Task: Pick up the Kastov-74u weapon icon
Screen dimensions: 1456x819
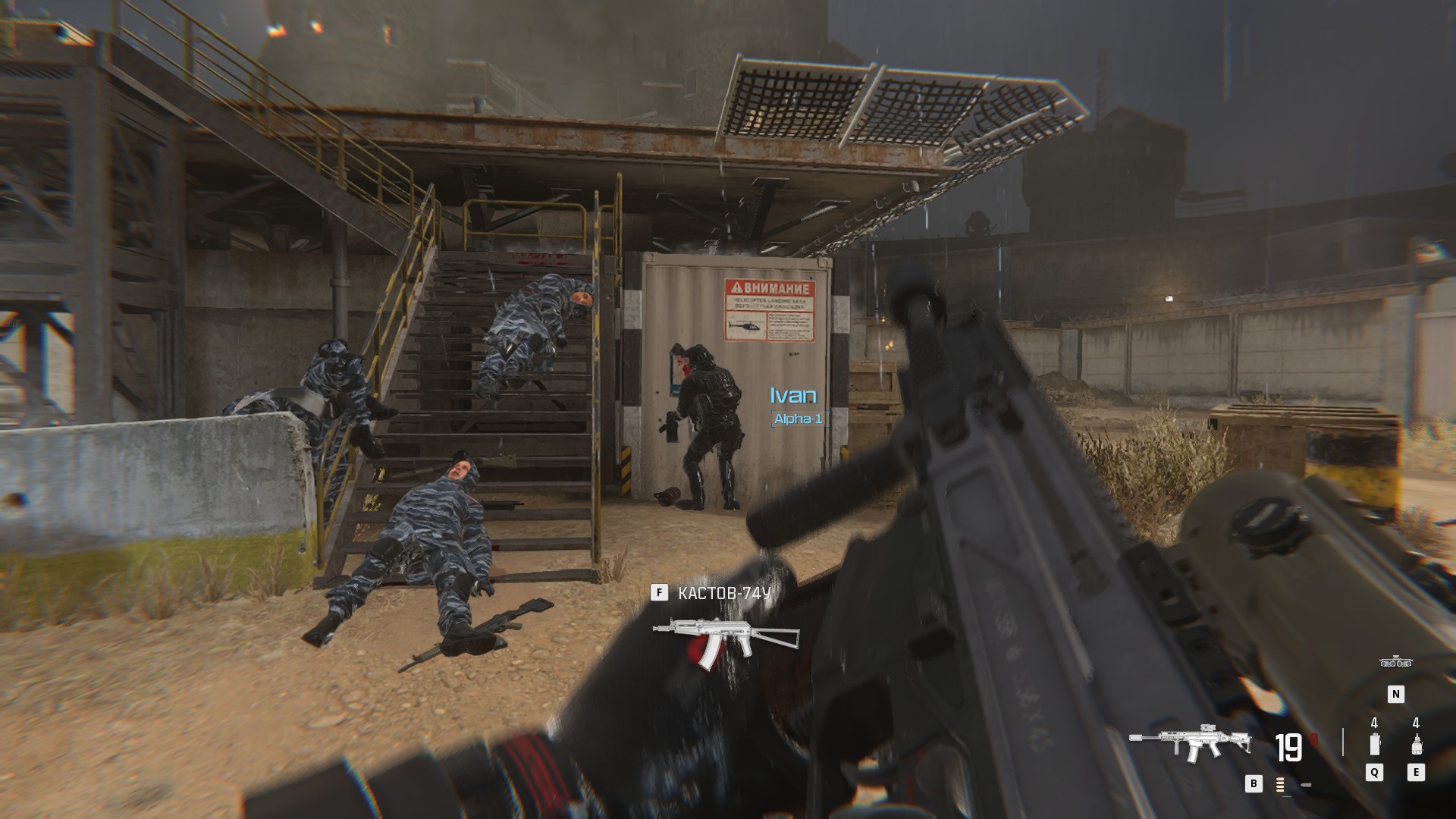Action: [x=725, y=641]
